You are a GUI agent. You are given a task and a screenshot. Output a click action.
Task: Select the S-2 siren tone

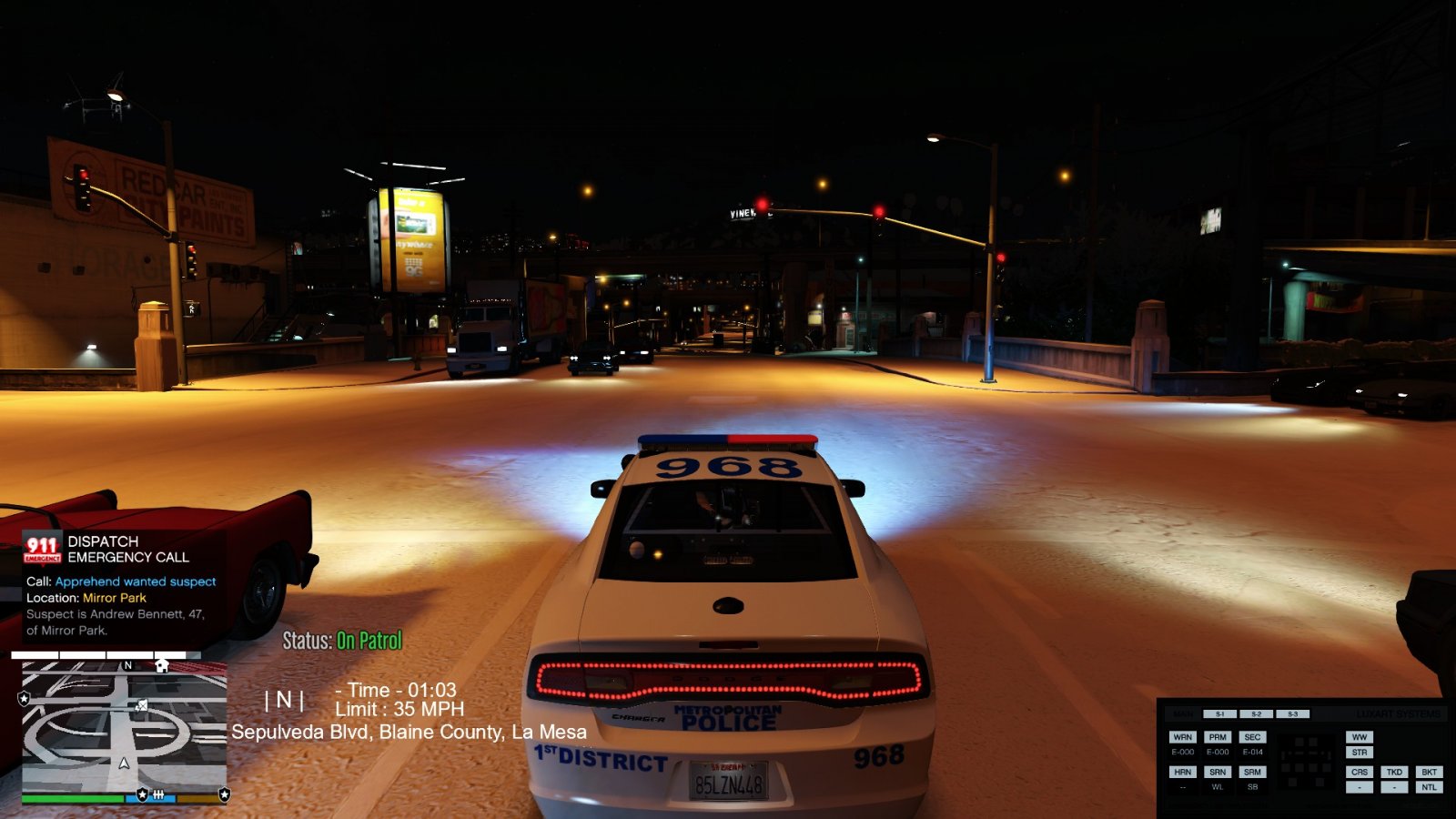coord(1256,714)
